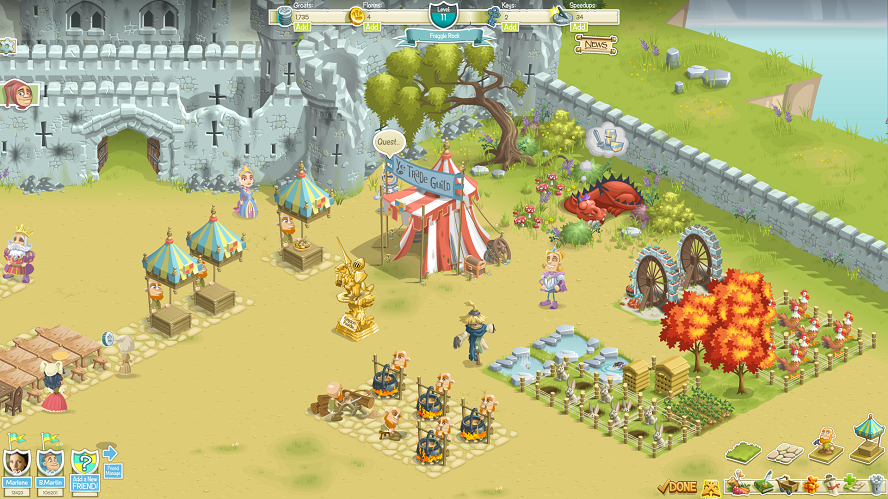Select the striped market stall build item
Screen dimensions: 888x499
(867, 440)
